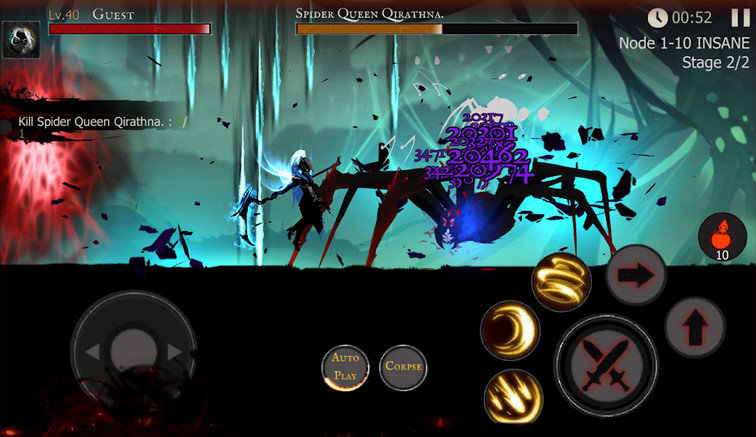
Task: Dash with the right arrow button
Action: pos(637,271)
